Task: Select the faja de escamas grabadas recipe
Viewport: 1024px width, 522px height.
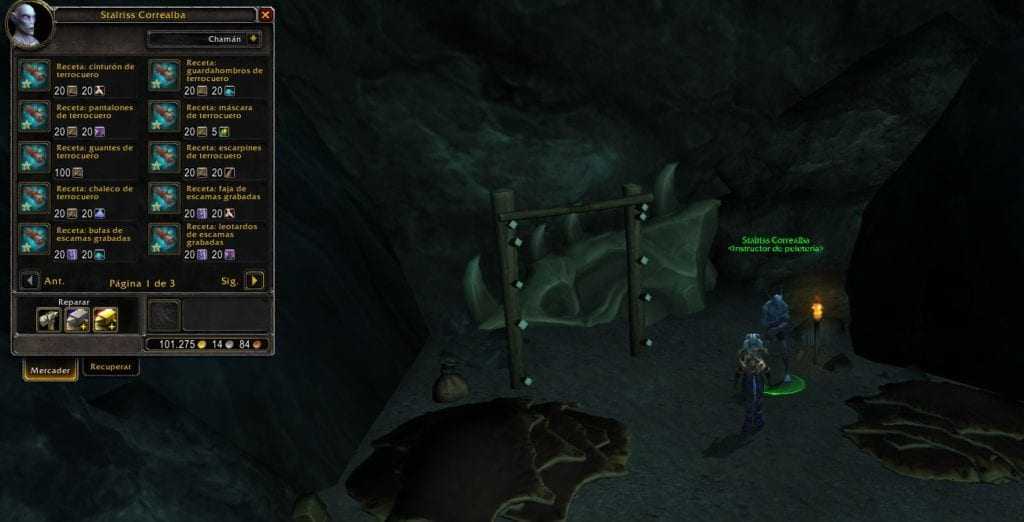Action: (165, 198)
